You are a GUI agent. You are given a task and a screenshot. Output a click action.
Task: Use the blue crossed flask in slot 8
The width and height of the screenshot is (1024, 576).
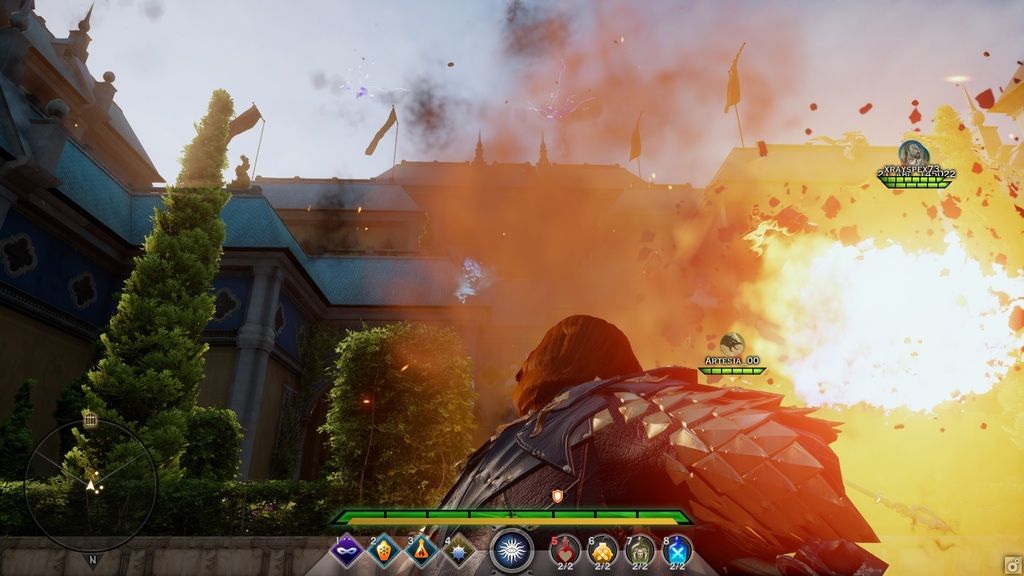pos(677,550)
